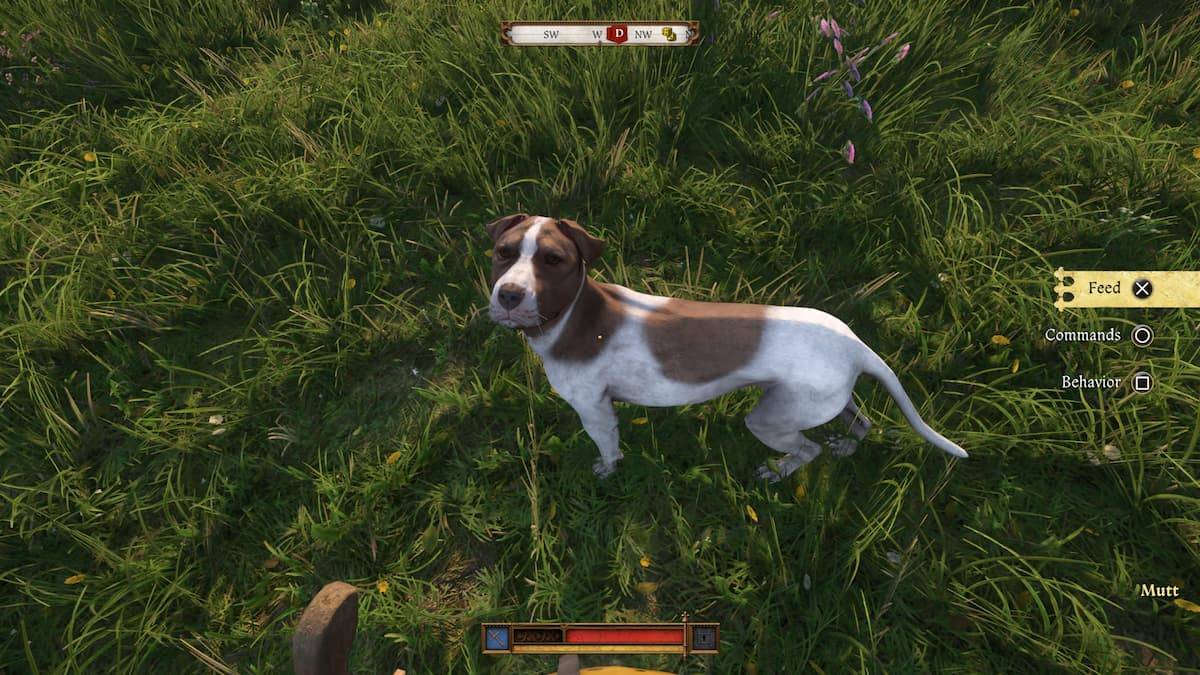Click the dark keyhole icon beside health bar
This screenshot has width=1200, height=675.
tap(704, 637)
